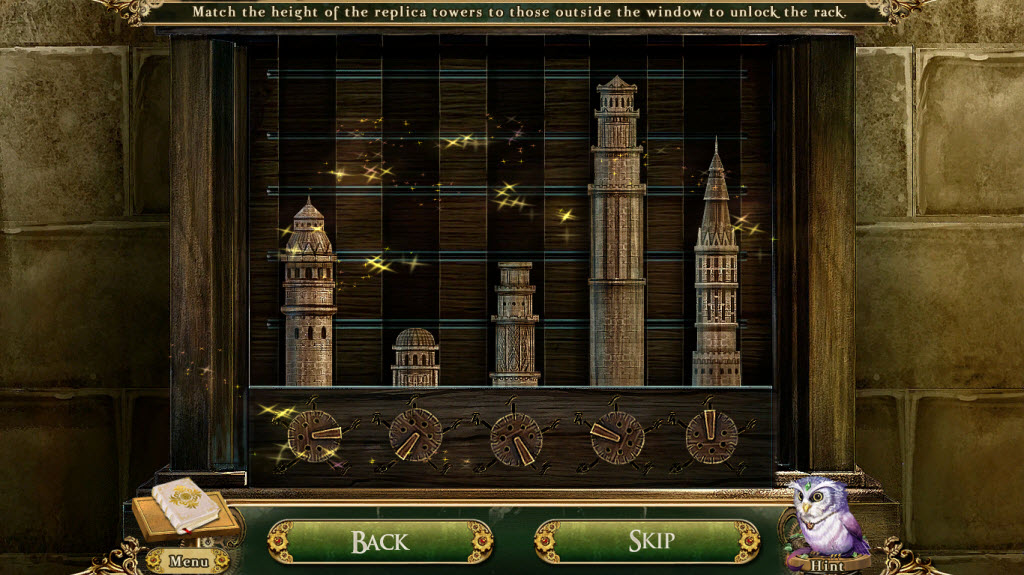Adjust the middle dial under the flat-topped tower
This screenshot has height=575, width=1024.
pos(516,438)
